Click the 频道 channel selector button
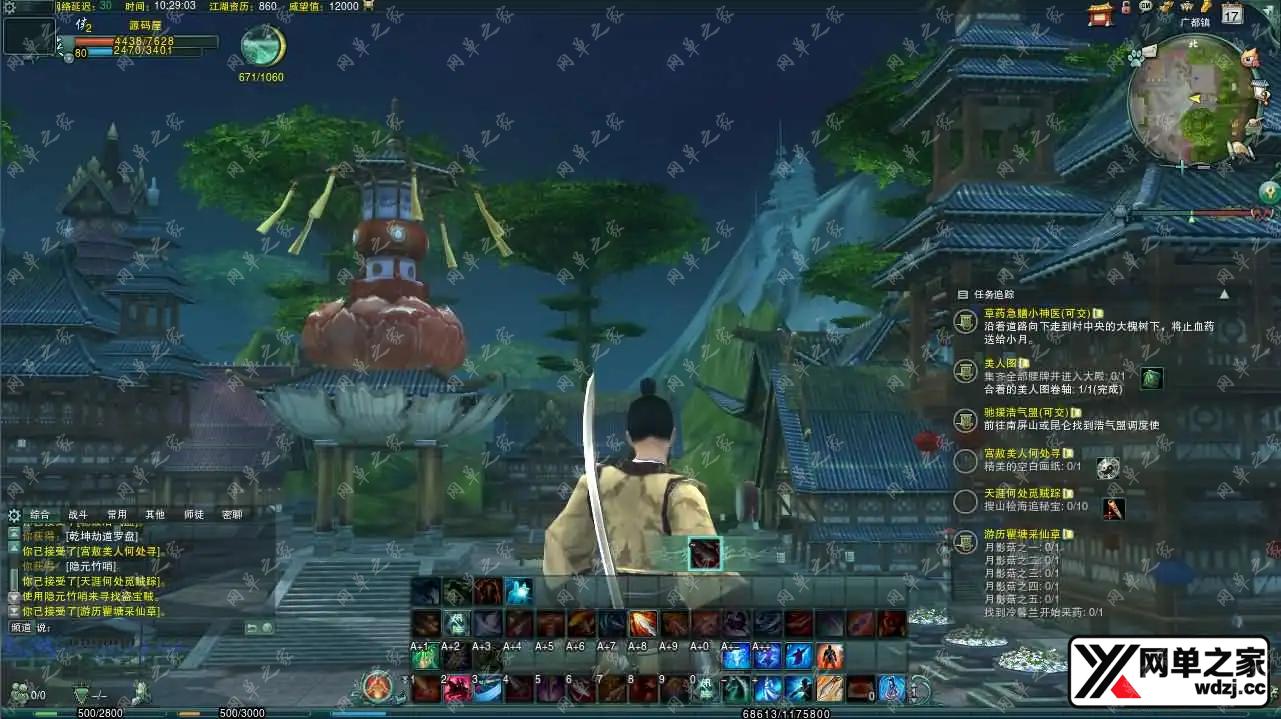The height and width of the screenshot is (719, 1281). (21, 627)
